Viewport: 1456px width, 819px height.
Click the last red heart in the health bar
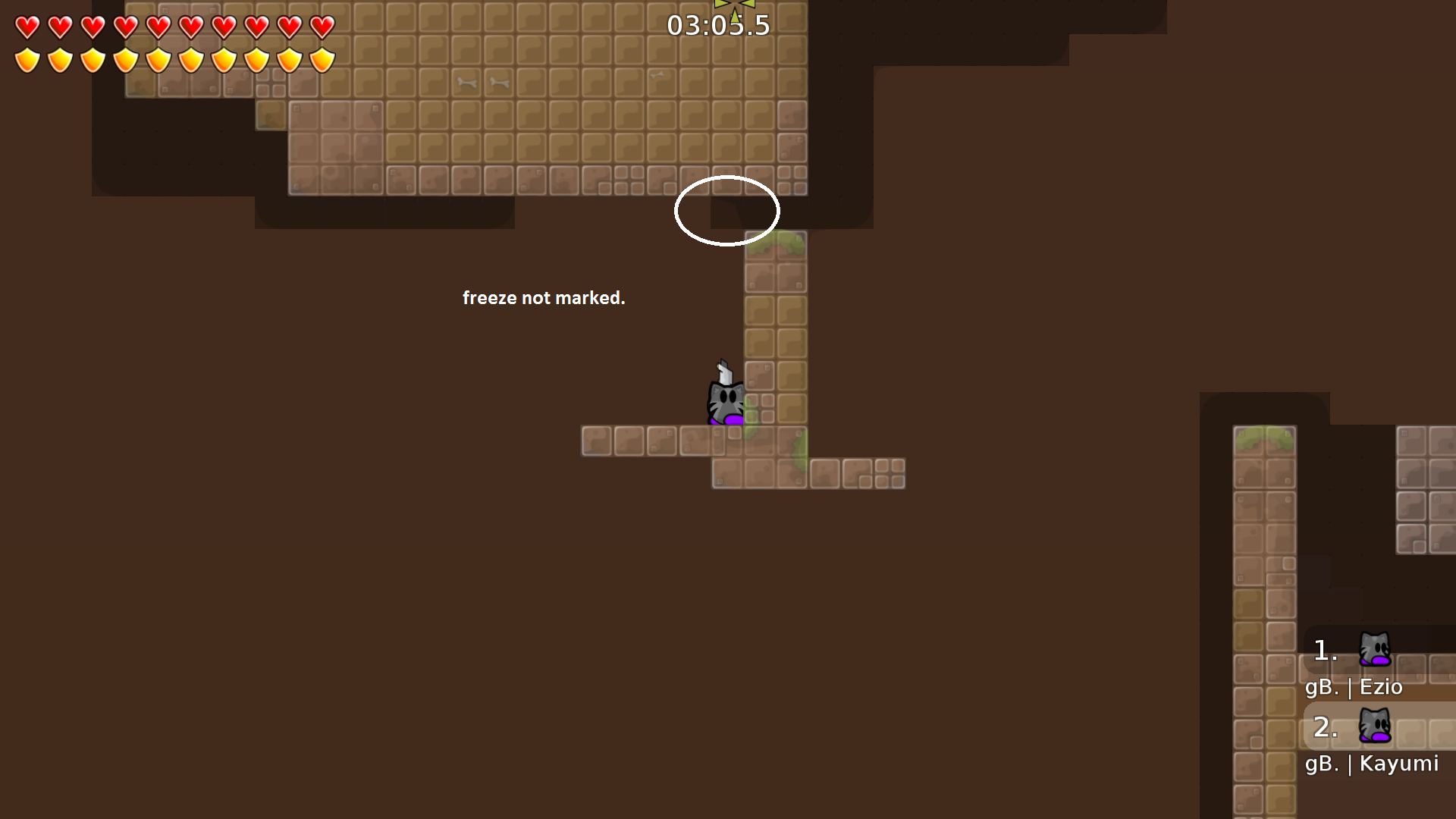(322, 27)
